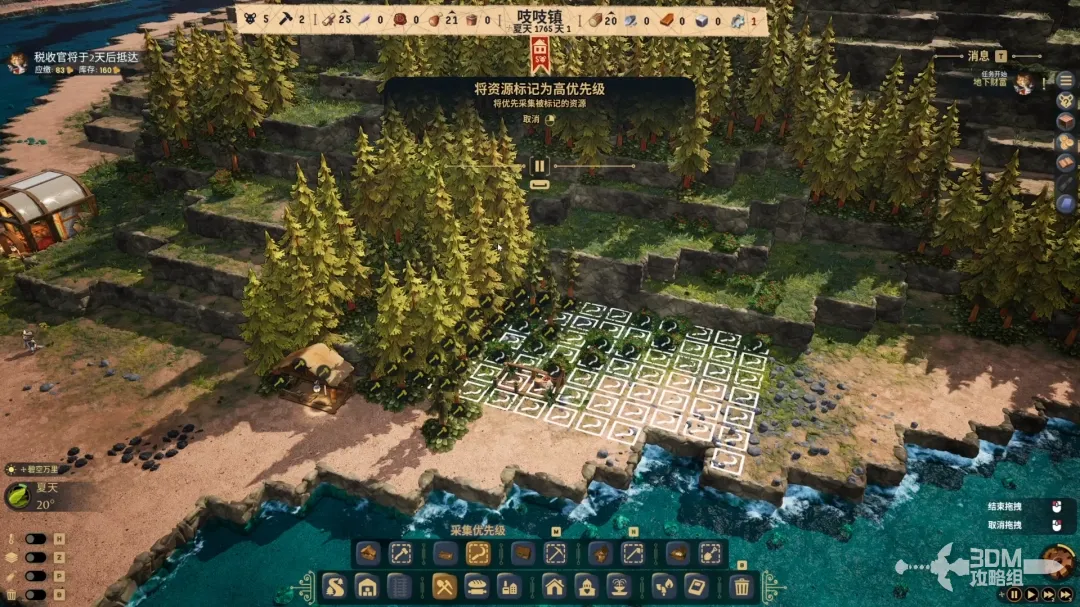Open the bread and rolling pin food category

point(478,586)
